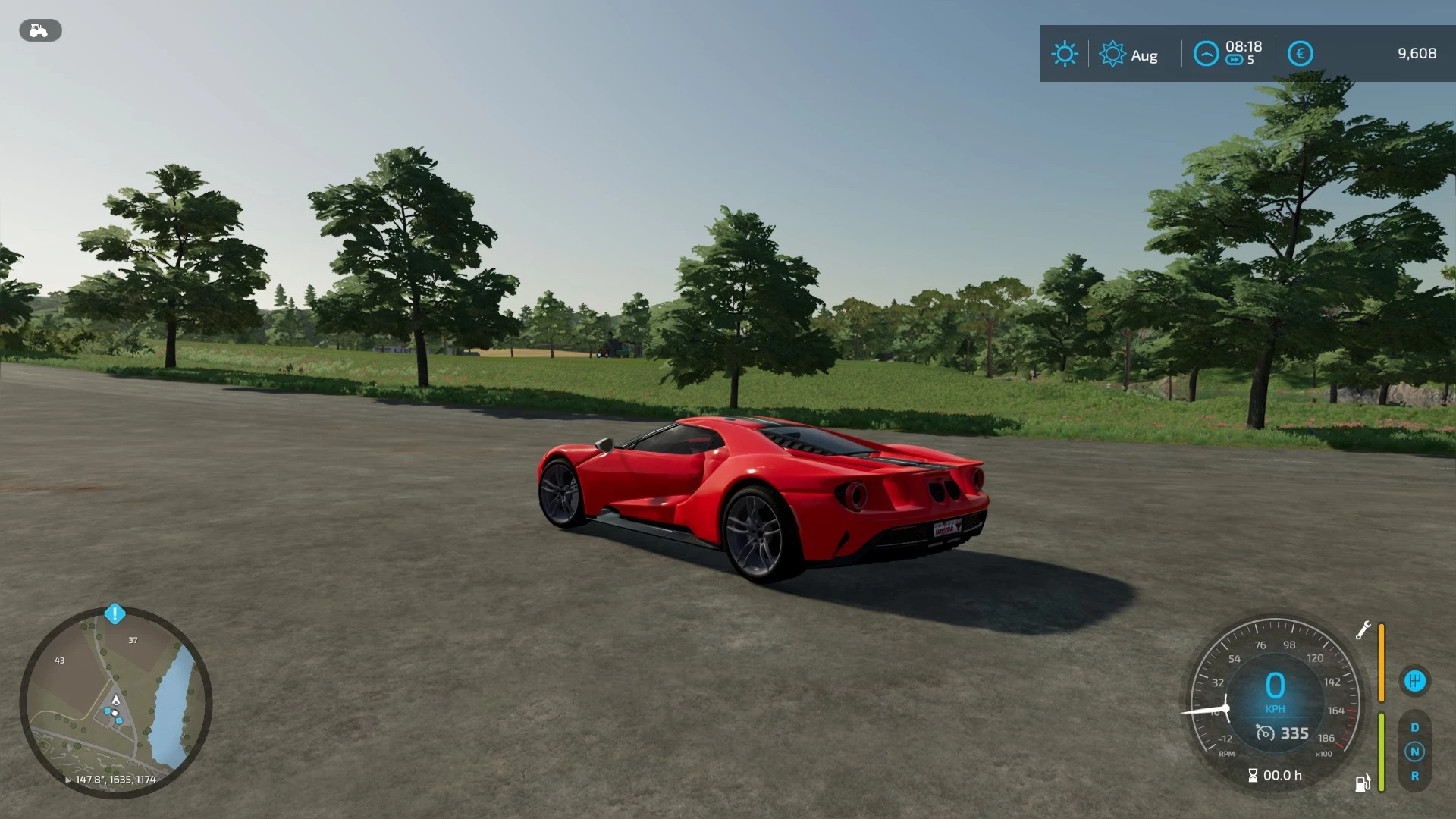Click the season sun icon next to Aug
The width and height of the screenshot is (1456, 819).
[1112, 54]
